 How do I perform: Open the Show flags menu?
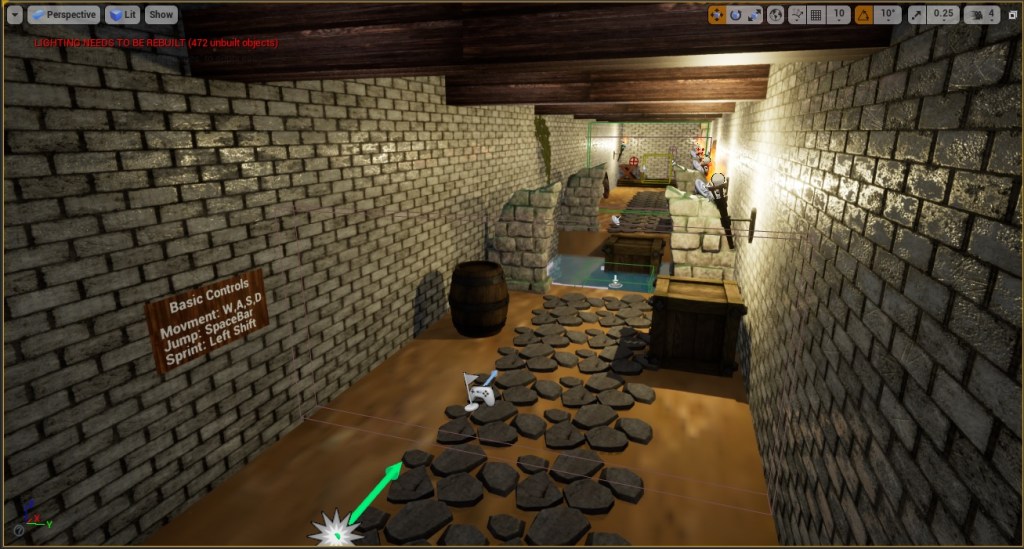tap(160, 15)
